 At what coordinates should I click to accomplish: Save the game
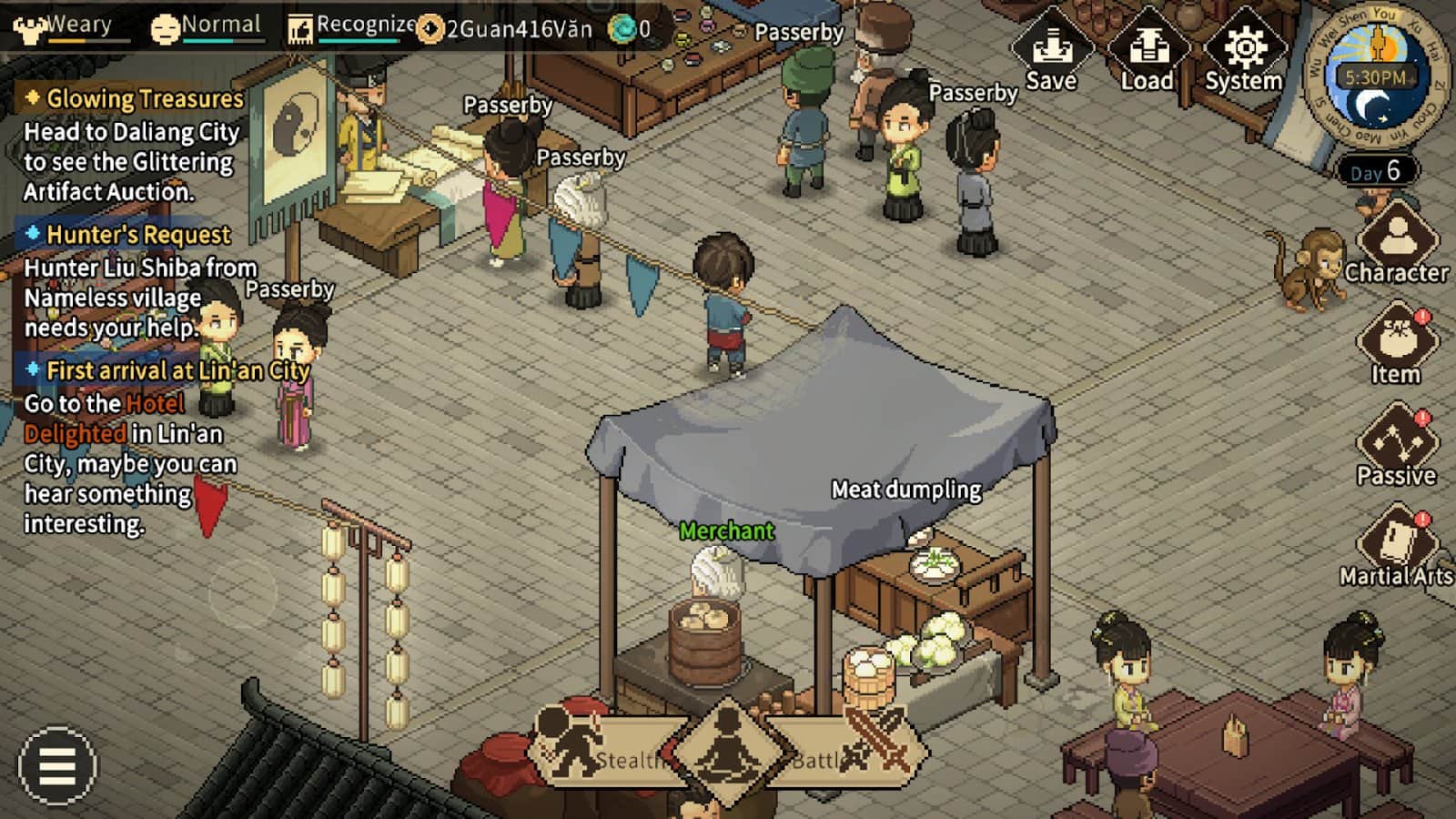[1051, 53]
